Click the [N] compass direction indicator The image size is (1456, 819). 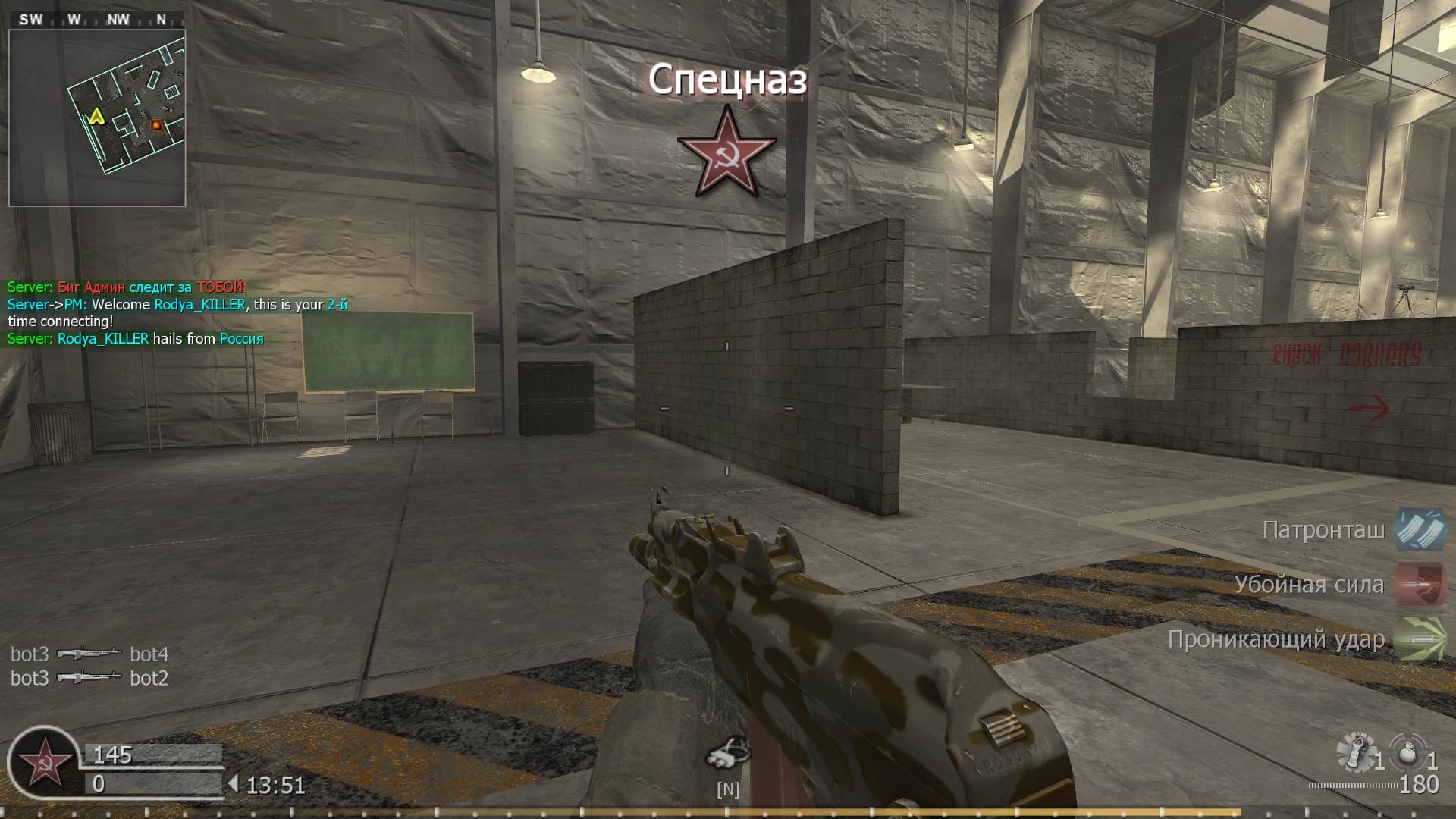[727, 789]
